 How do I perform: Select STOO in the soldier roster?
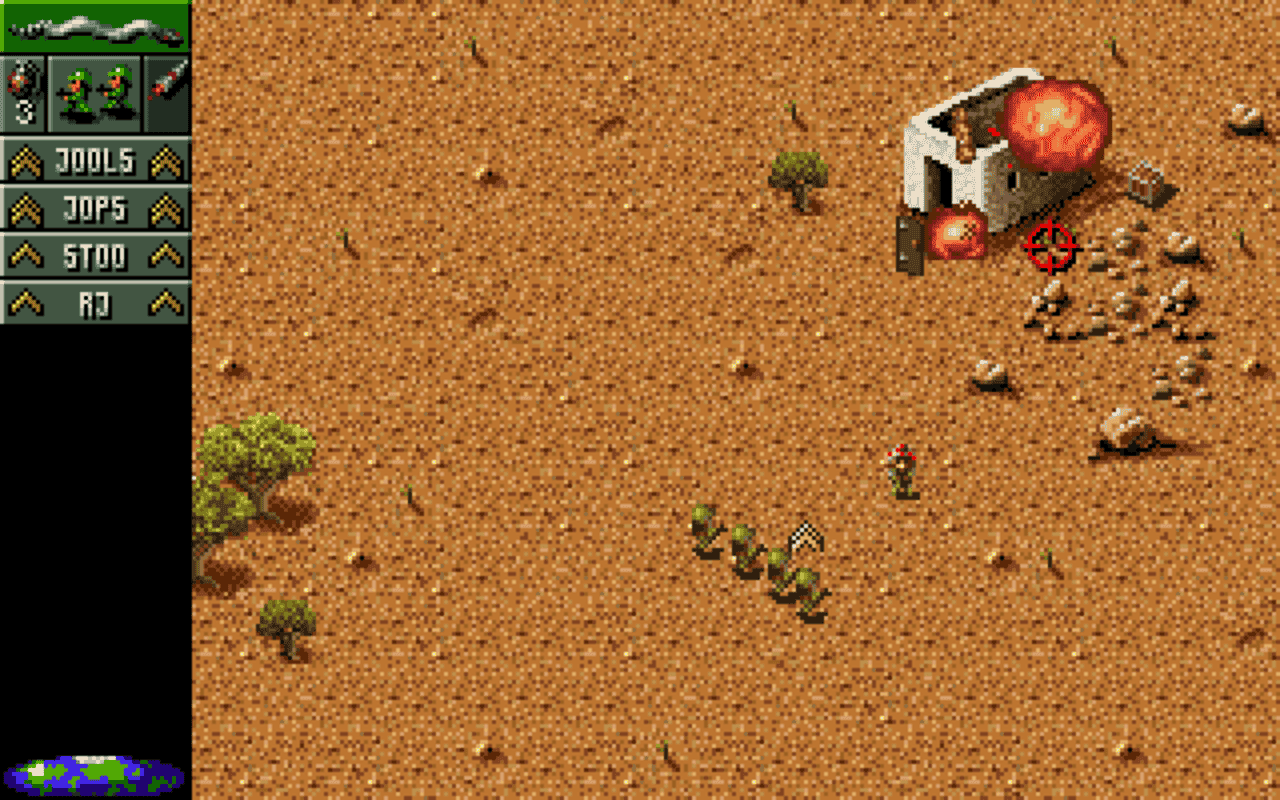pos(95,256)
